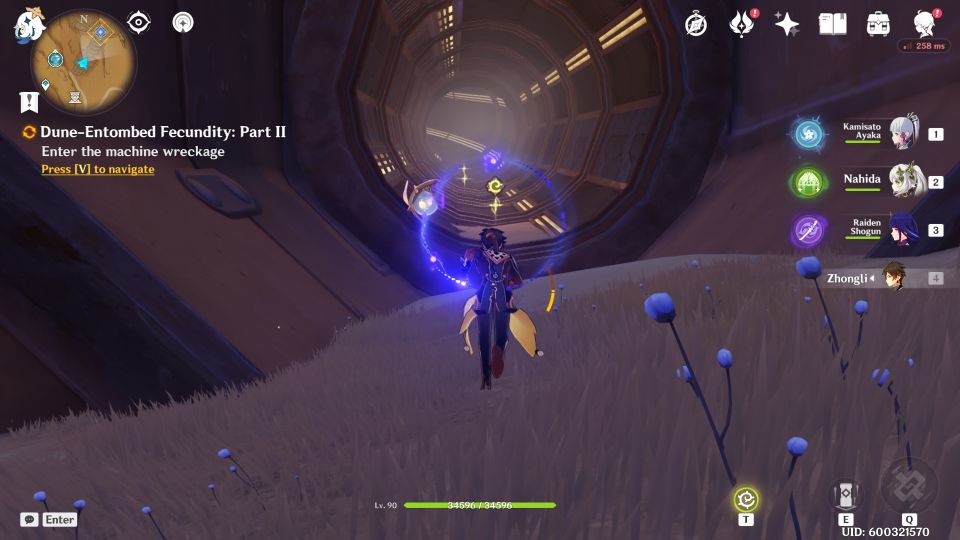Open the circular minimap
The image size is (960, 540).
[x=84, y=62]
